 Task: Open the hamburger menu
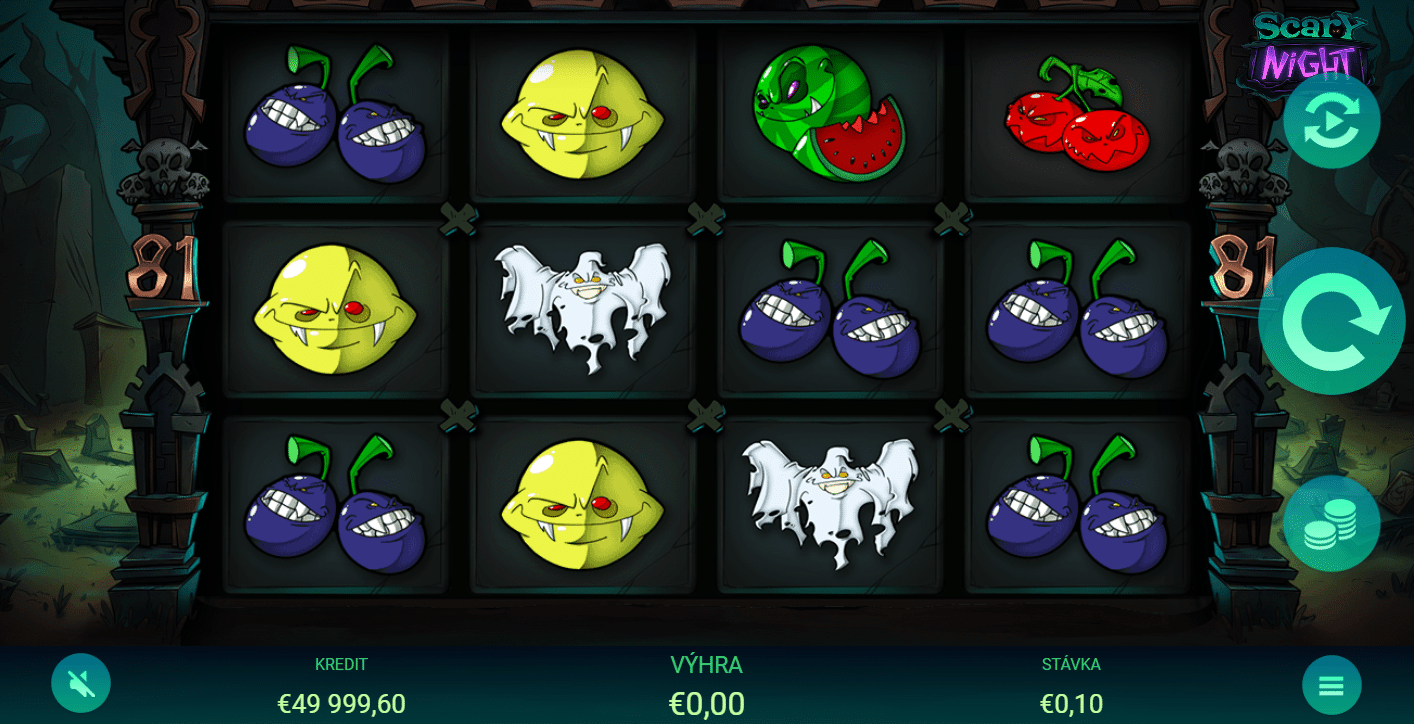coord(1331,685)
